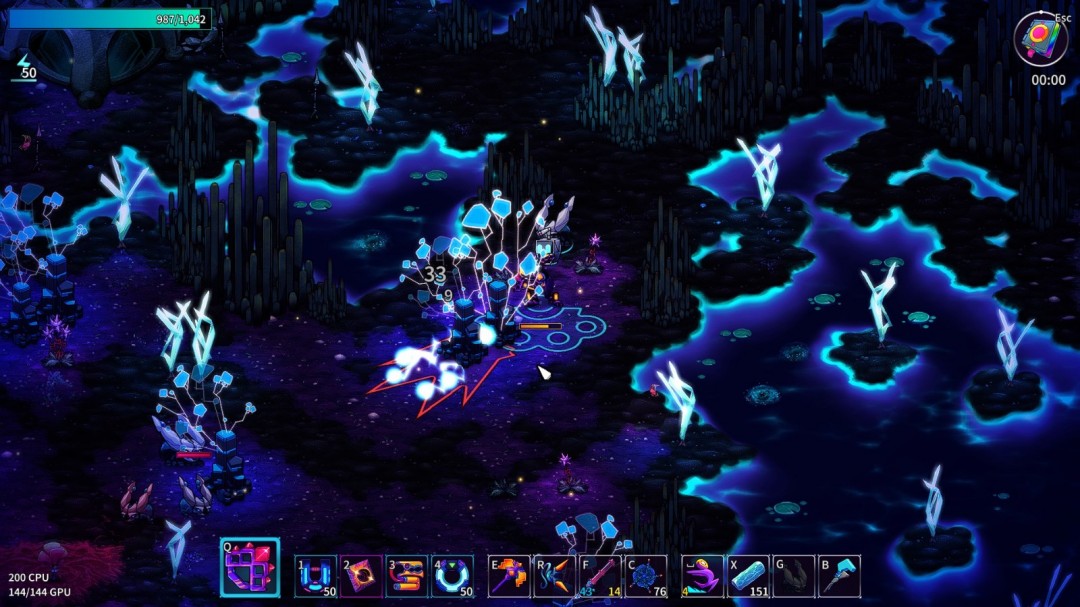Choose the pink rifle weapon slot F
This screenshot has width=1080, height=607.
(x=601, y=577)
